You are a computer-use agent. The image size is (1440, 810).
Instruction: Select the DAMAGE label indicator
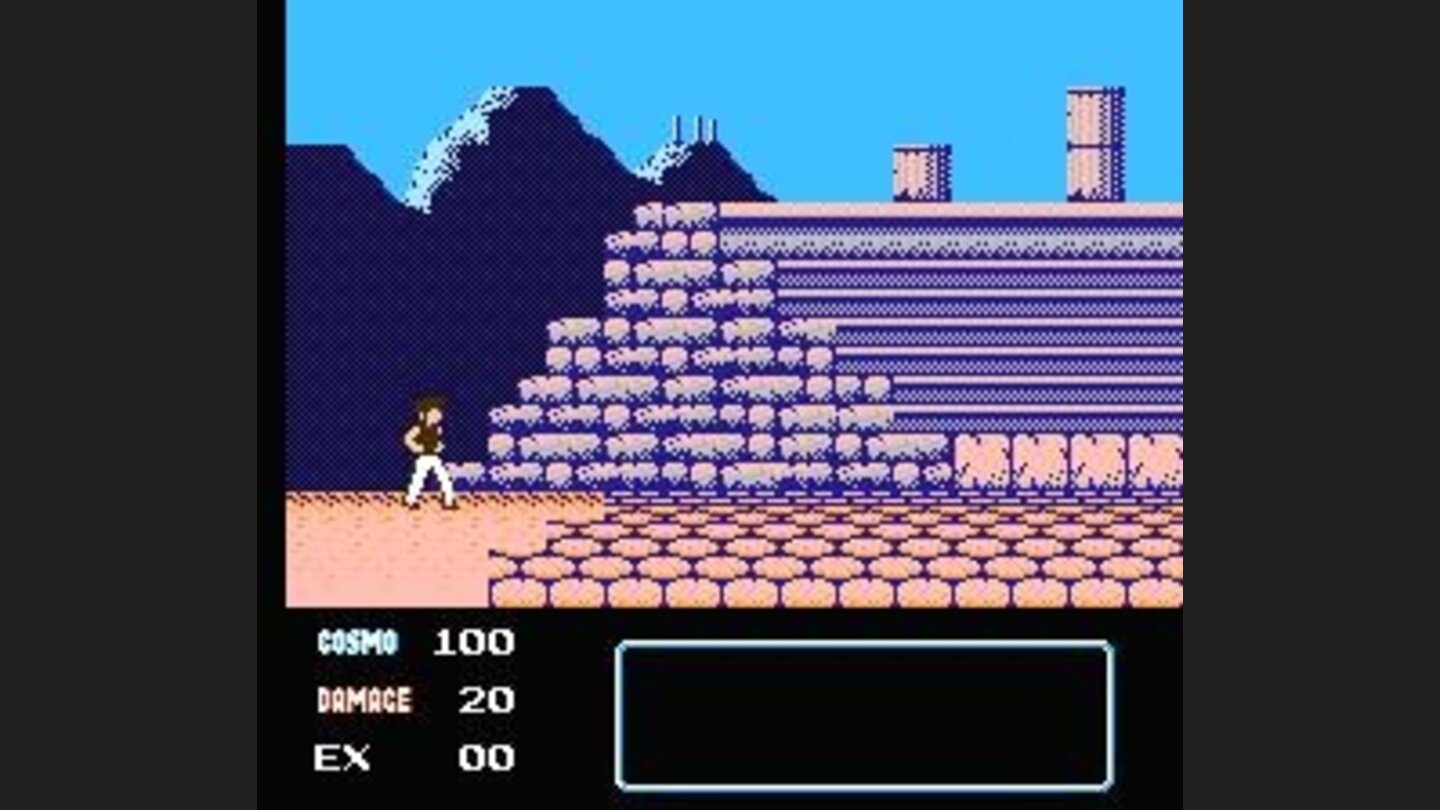pyautogui.click(x=365, y=700)
